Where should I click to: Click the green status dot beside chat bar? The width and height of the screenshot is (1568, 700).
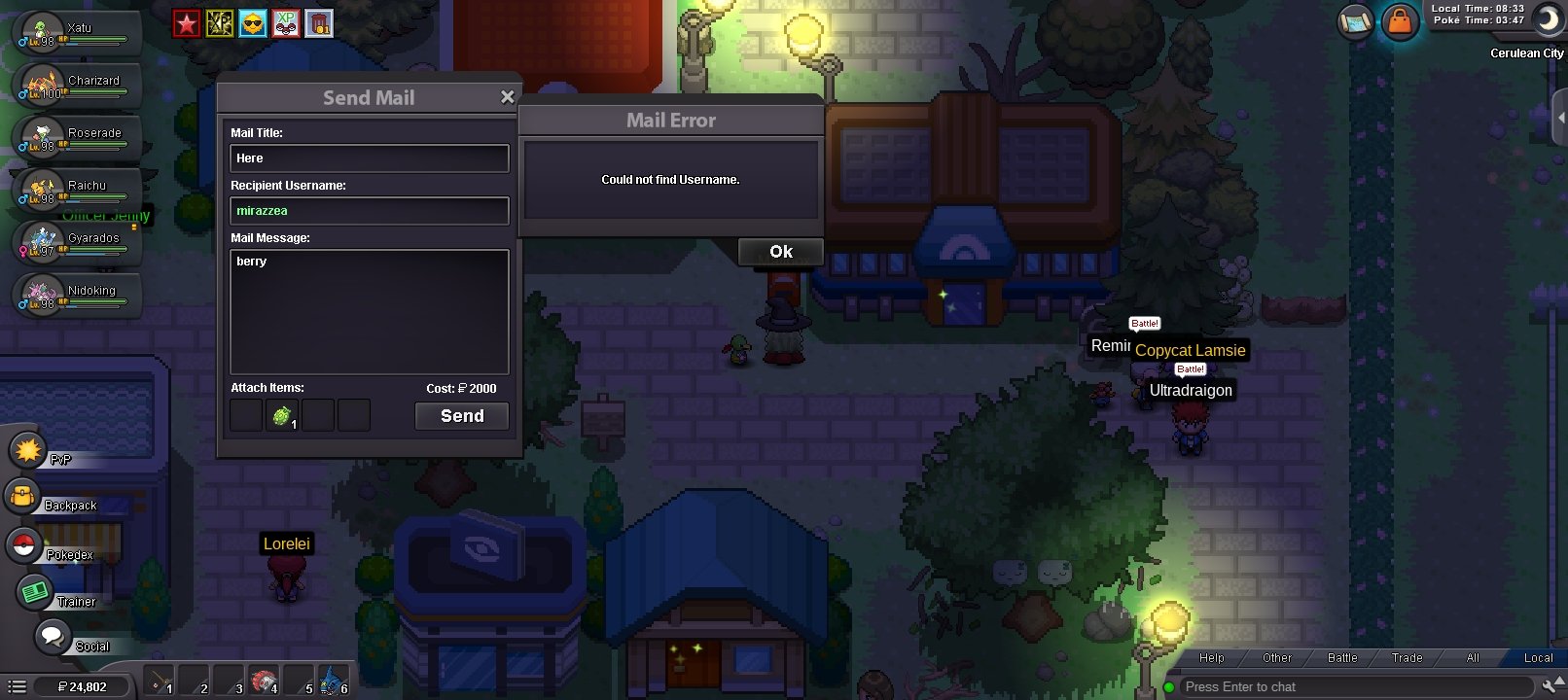(x=1169, y=686)
